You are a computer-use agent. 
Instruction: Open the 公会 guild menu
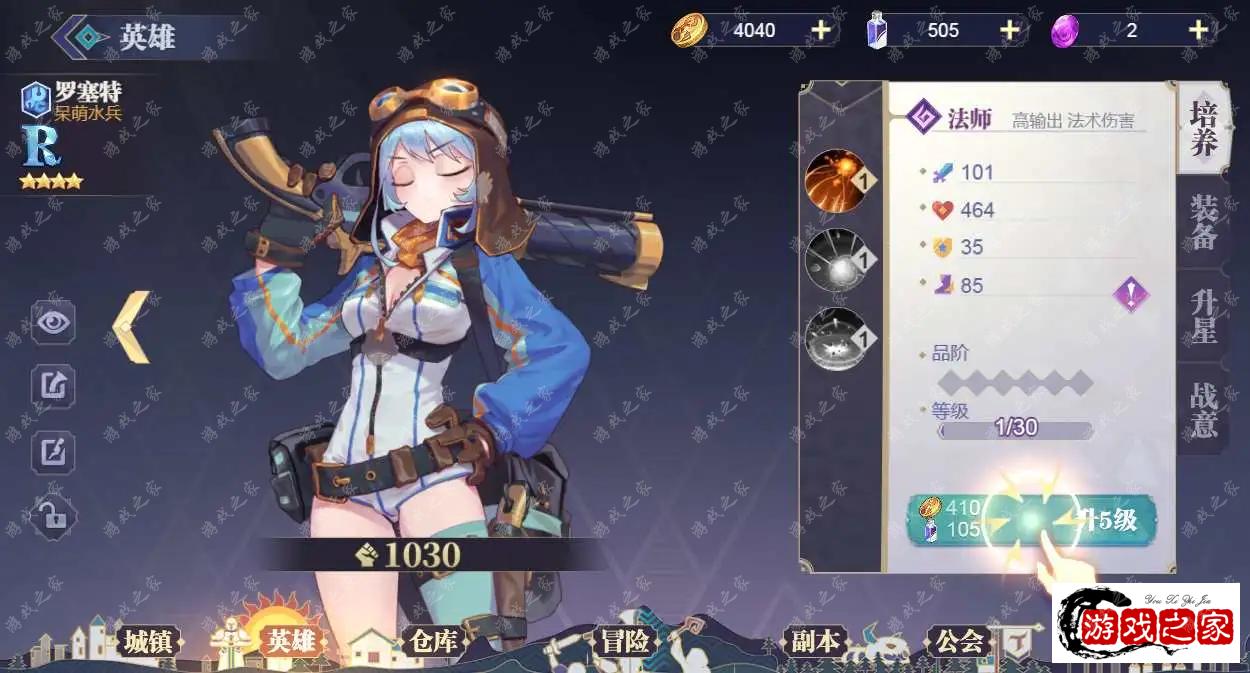958,641
